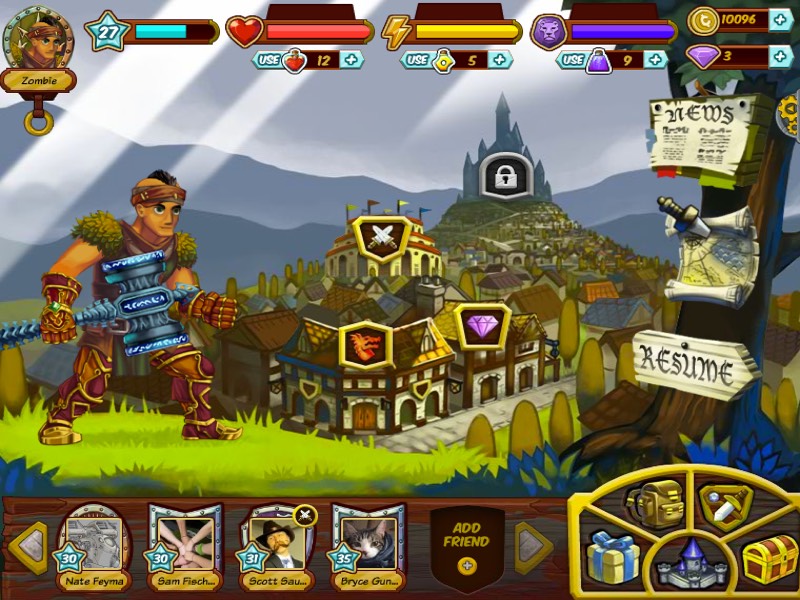
Task: Choose Bryce Gun... cat avatar friend
Action: click(x=369, y=547)
